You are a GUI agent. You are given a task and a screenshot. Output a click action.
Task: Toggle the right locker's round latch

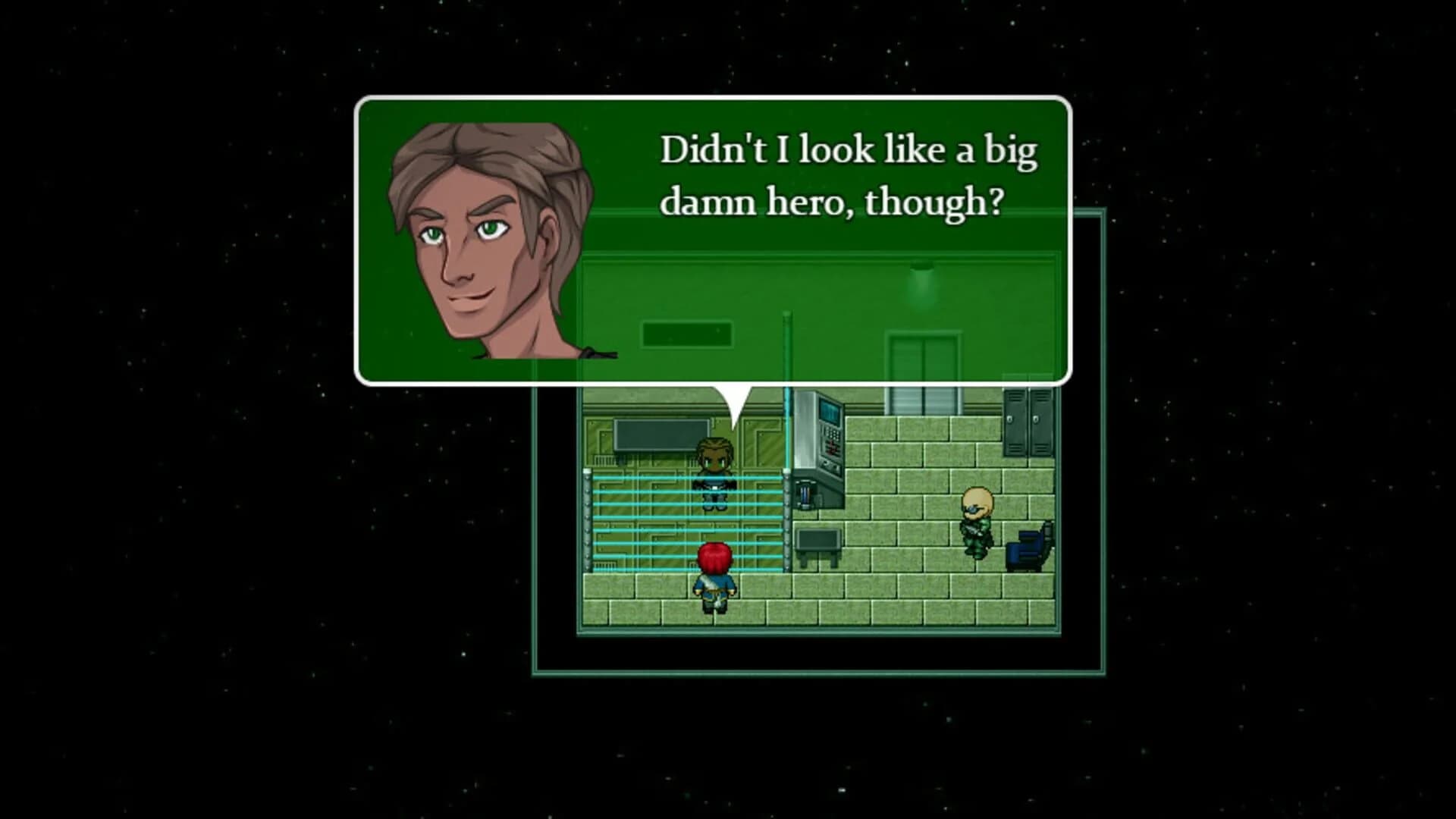coord(1034,419)
